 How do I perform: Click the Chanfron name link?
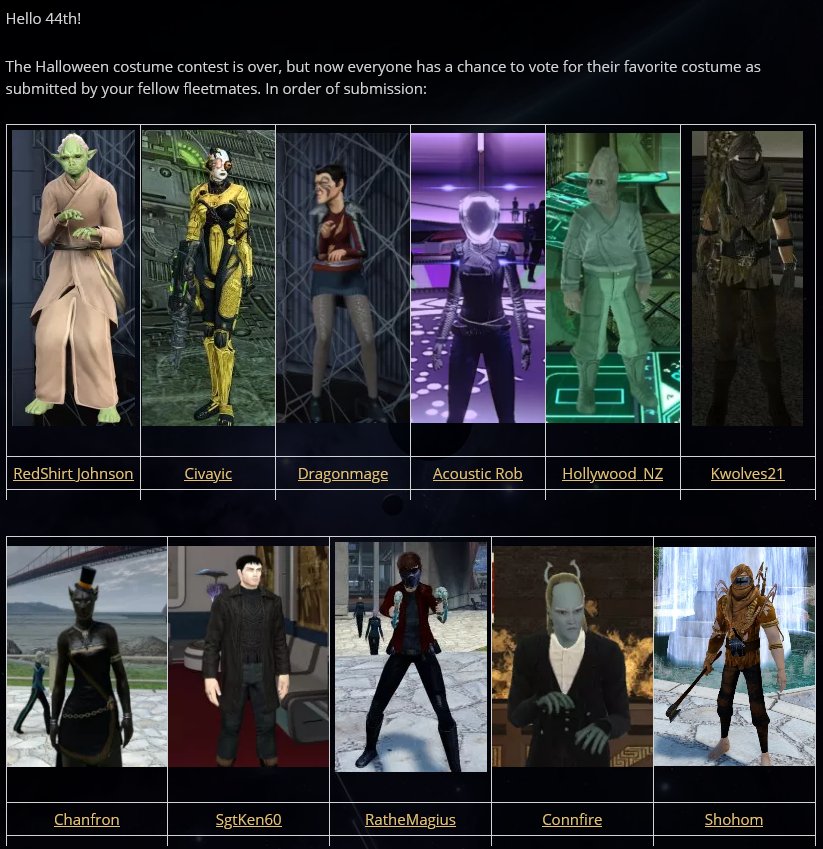[x=87, y=819]
